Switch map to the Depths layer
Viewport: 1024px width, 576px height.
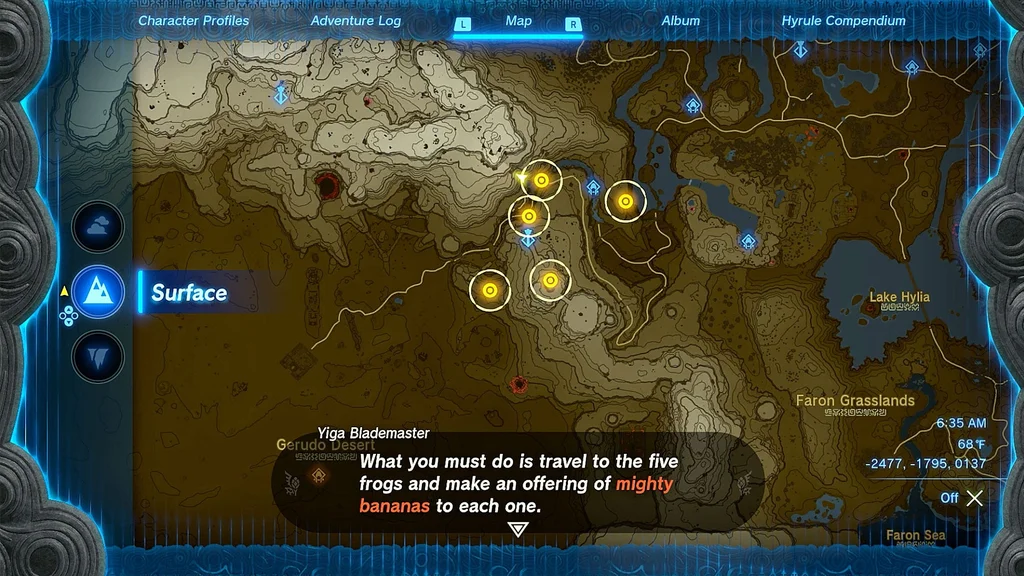click(x=98, y=357)
